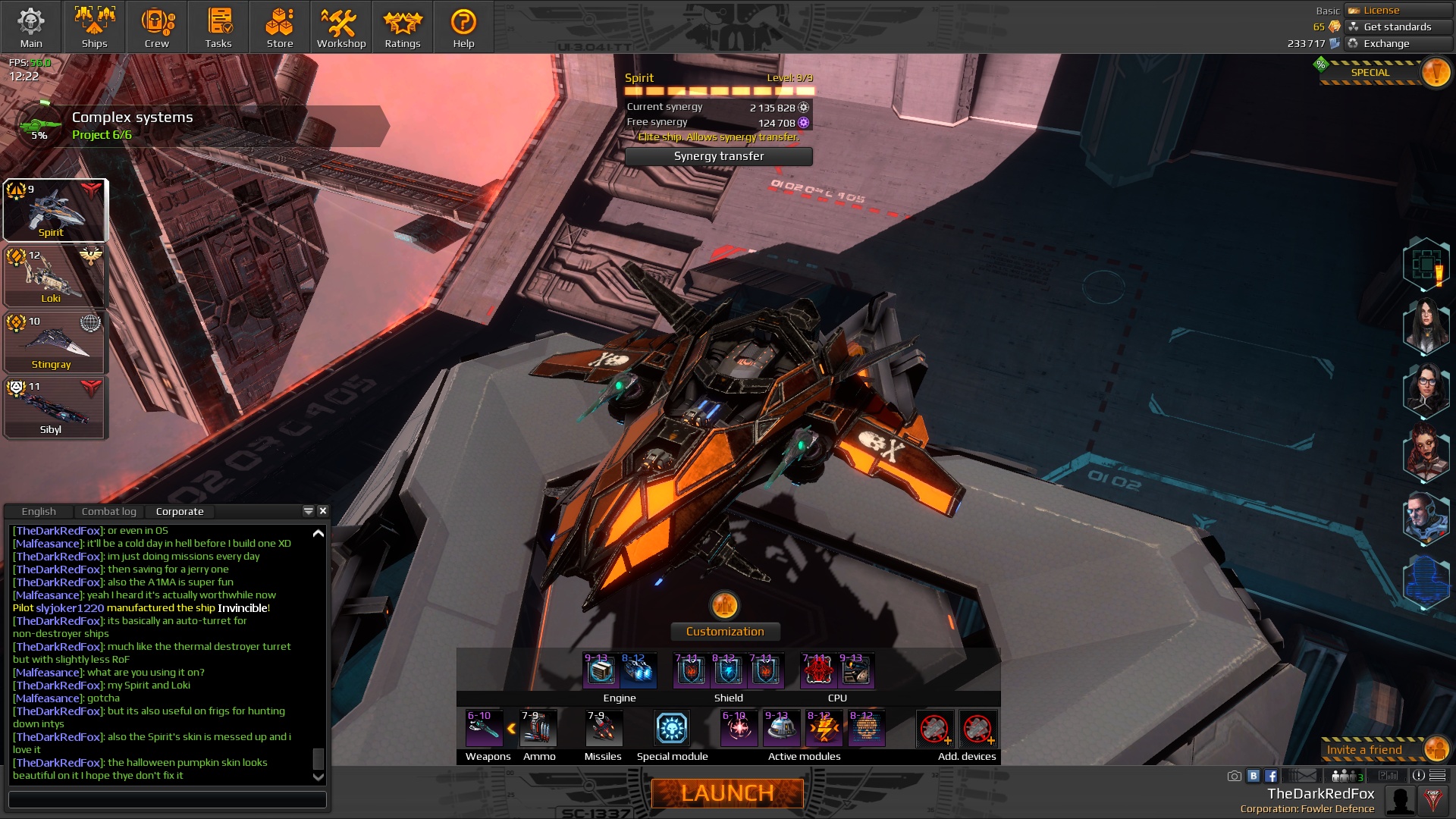This screenshot has height=819, width=1456.
Task: Open the friends list showing 3 online
Action: 1345,776
